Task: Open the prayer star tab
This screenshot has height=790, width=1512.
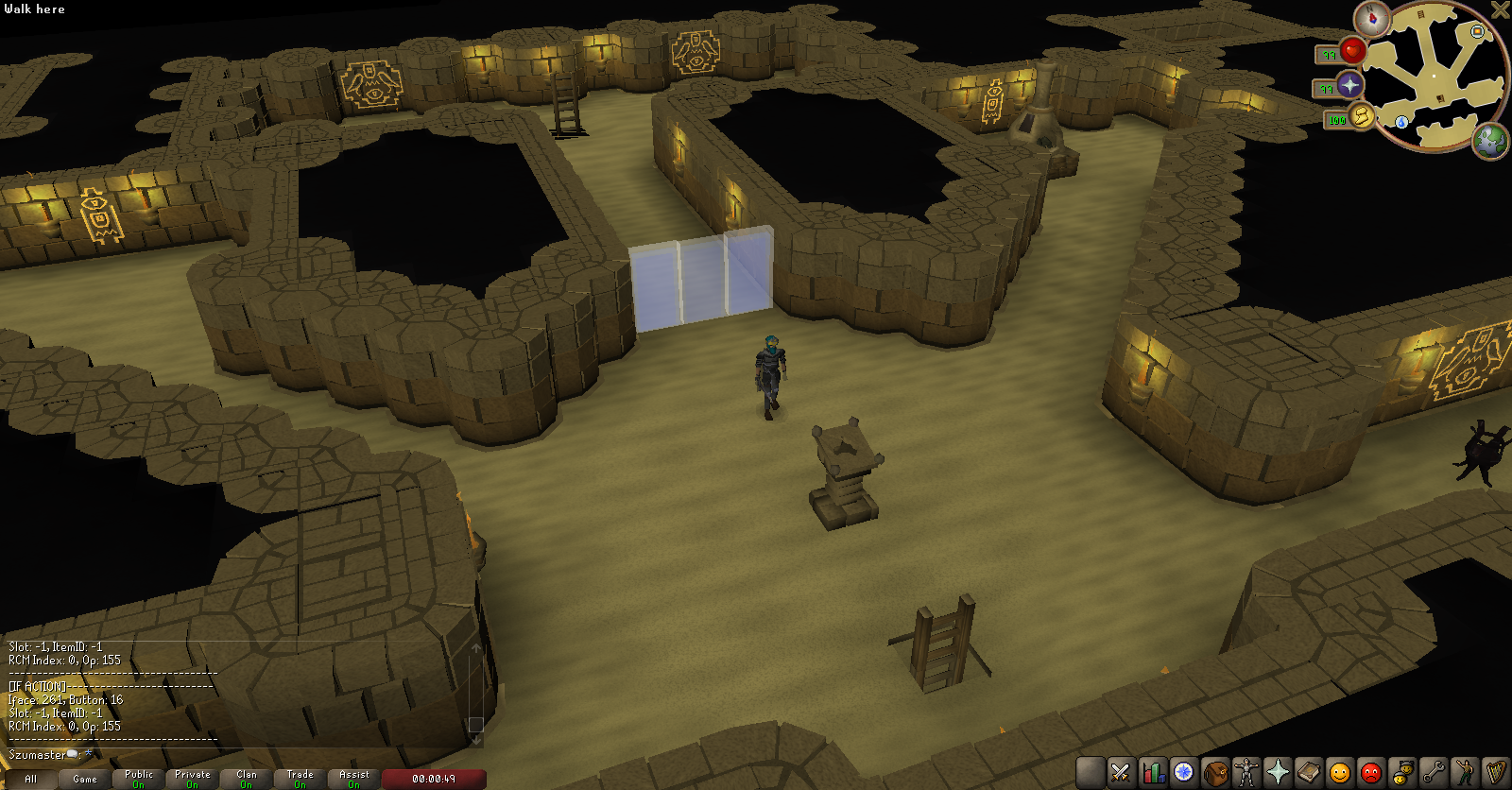Action: click(x=1277, y=772)
